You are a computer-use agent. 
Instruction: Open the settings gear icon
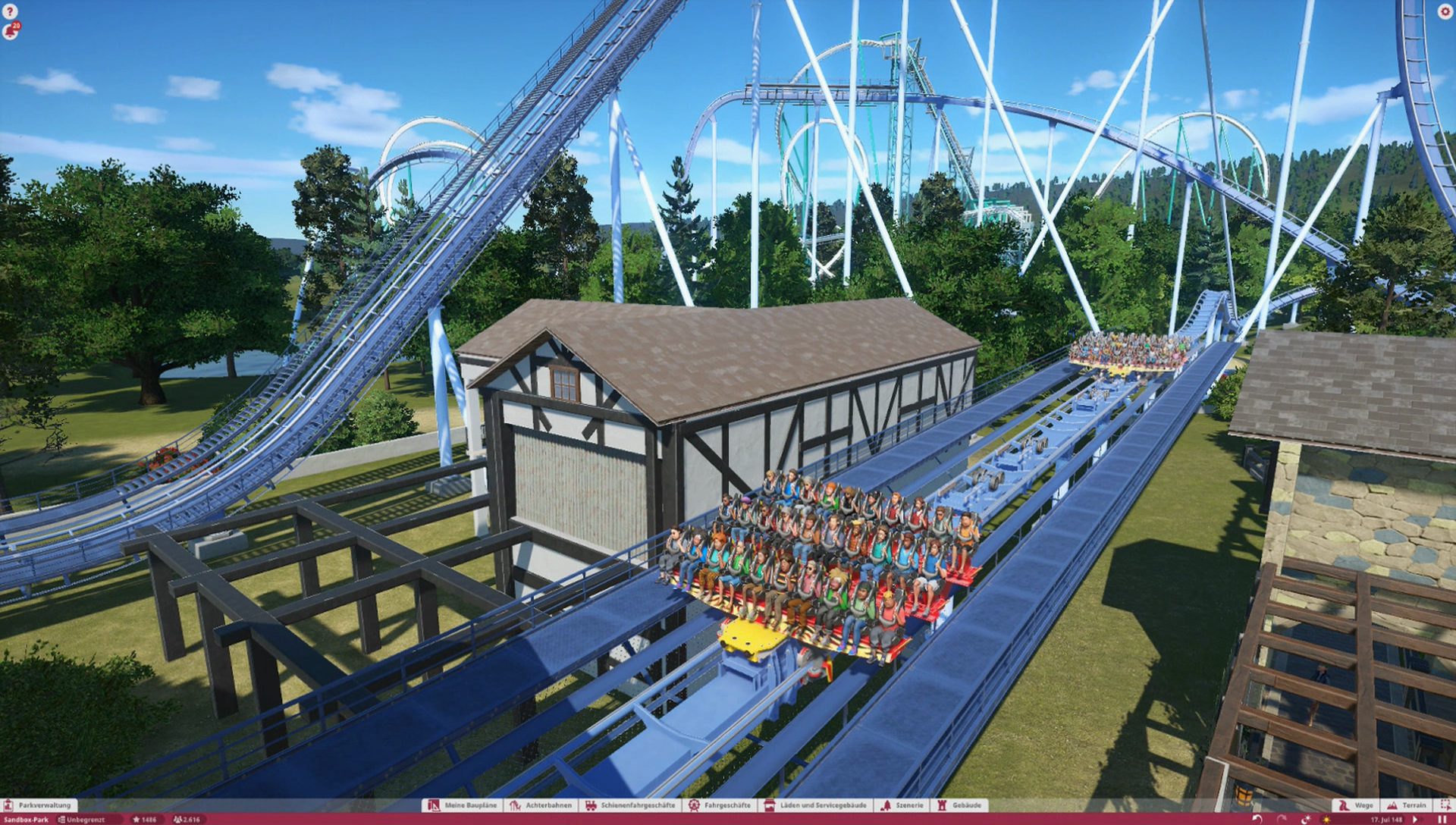tap(1444, 12)
